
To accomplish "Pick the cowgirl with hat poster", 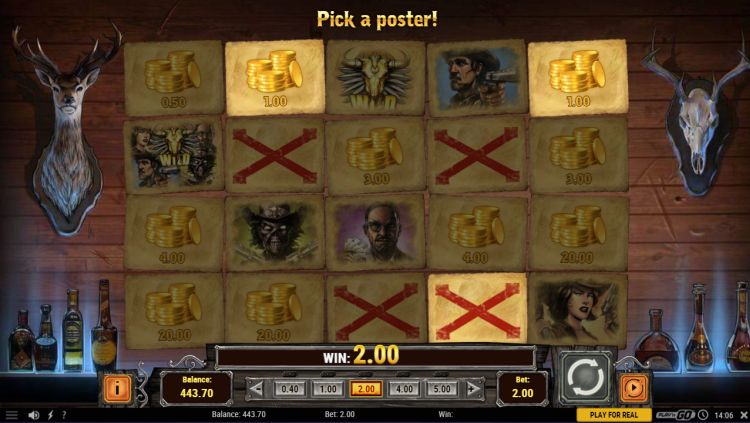I will pyautogui.click(x=577, y=308).
